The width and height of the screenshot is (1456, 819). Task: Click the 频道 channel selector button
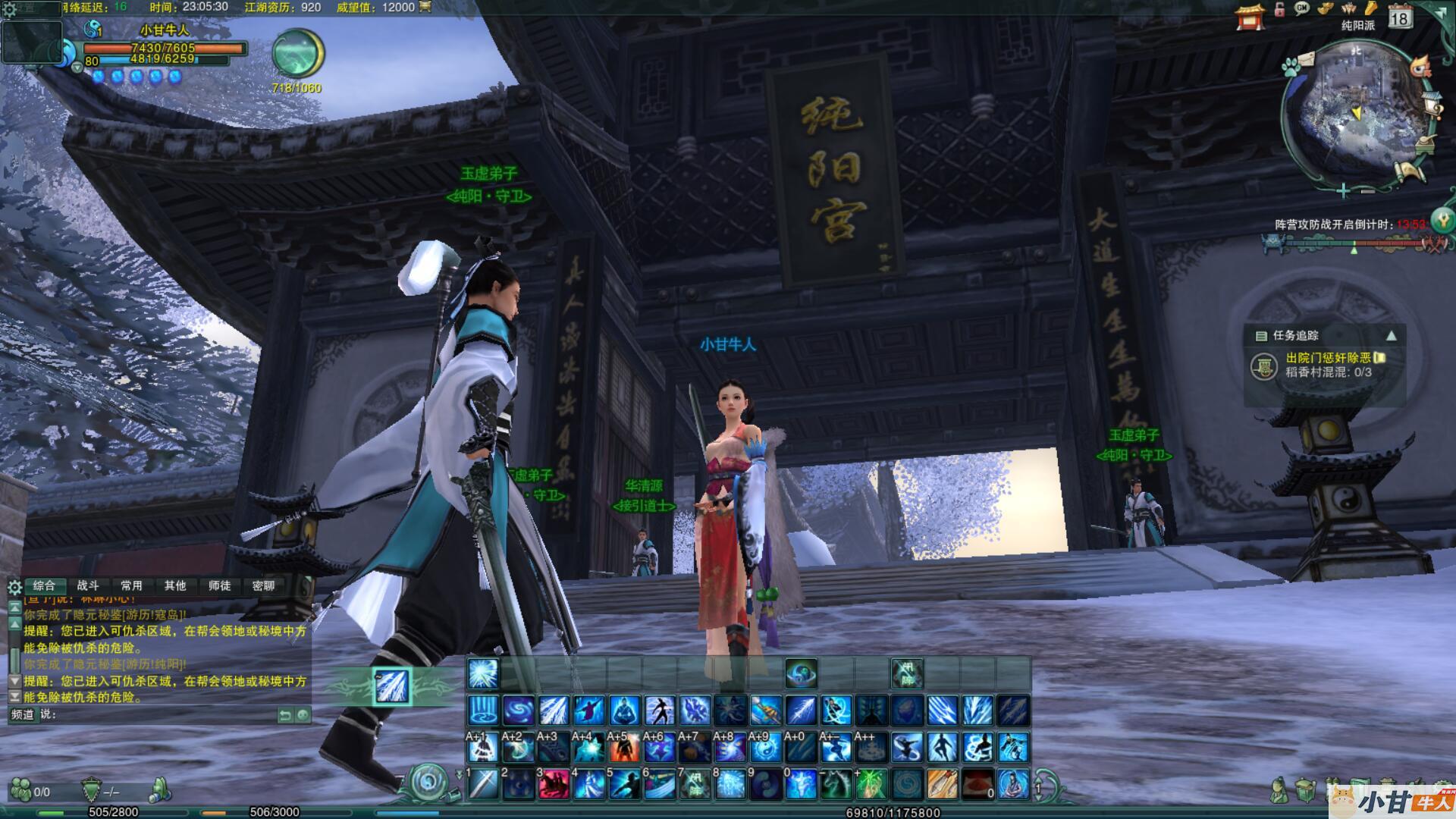(x=23, y=714)
